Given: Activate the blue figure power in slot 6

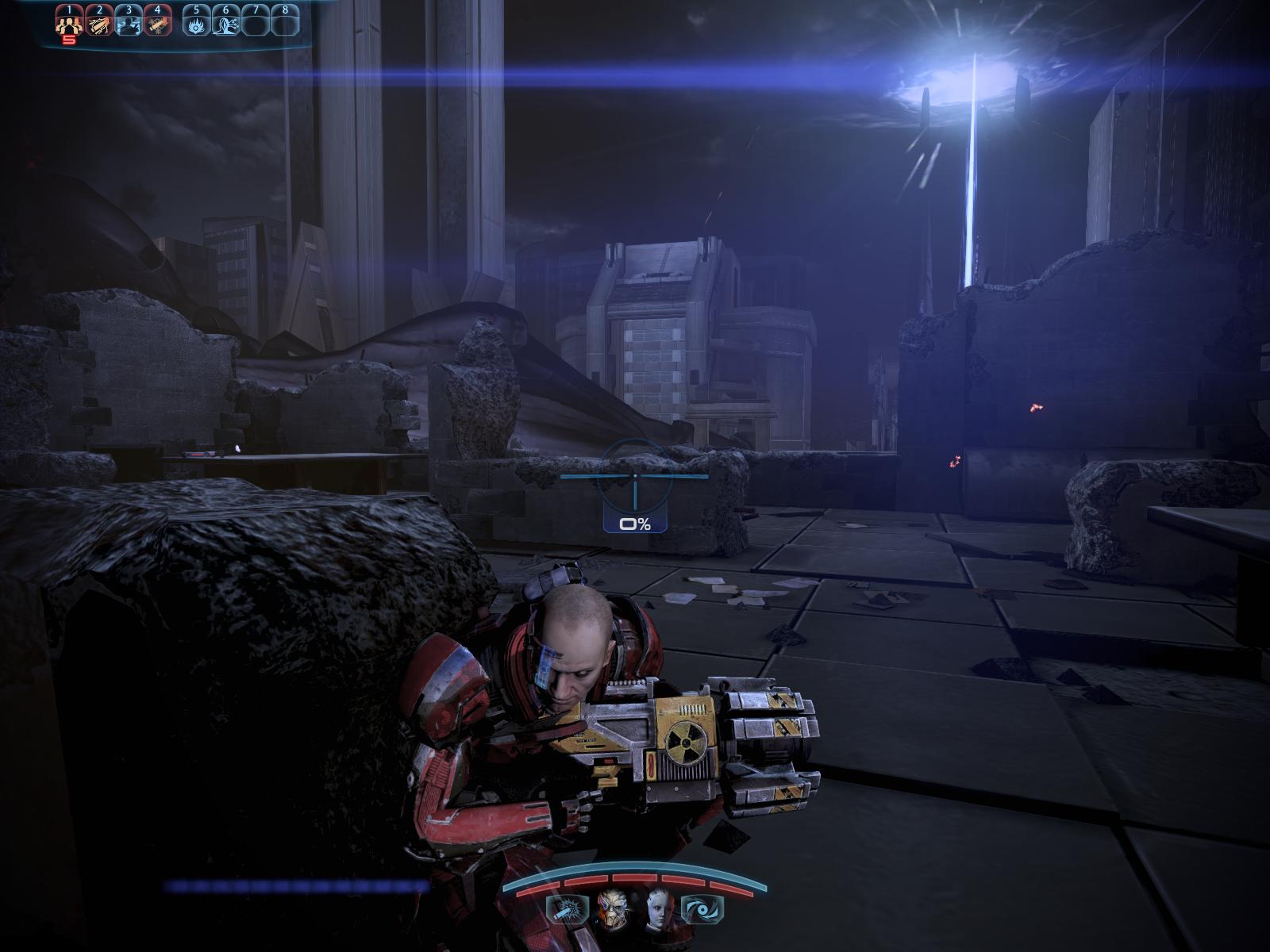Looking at the screenshot, I should click(x=226, y=24).
